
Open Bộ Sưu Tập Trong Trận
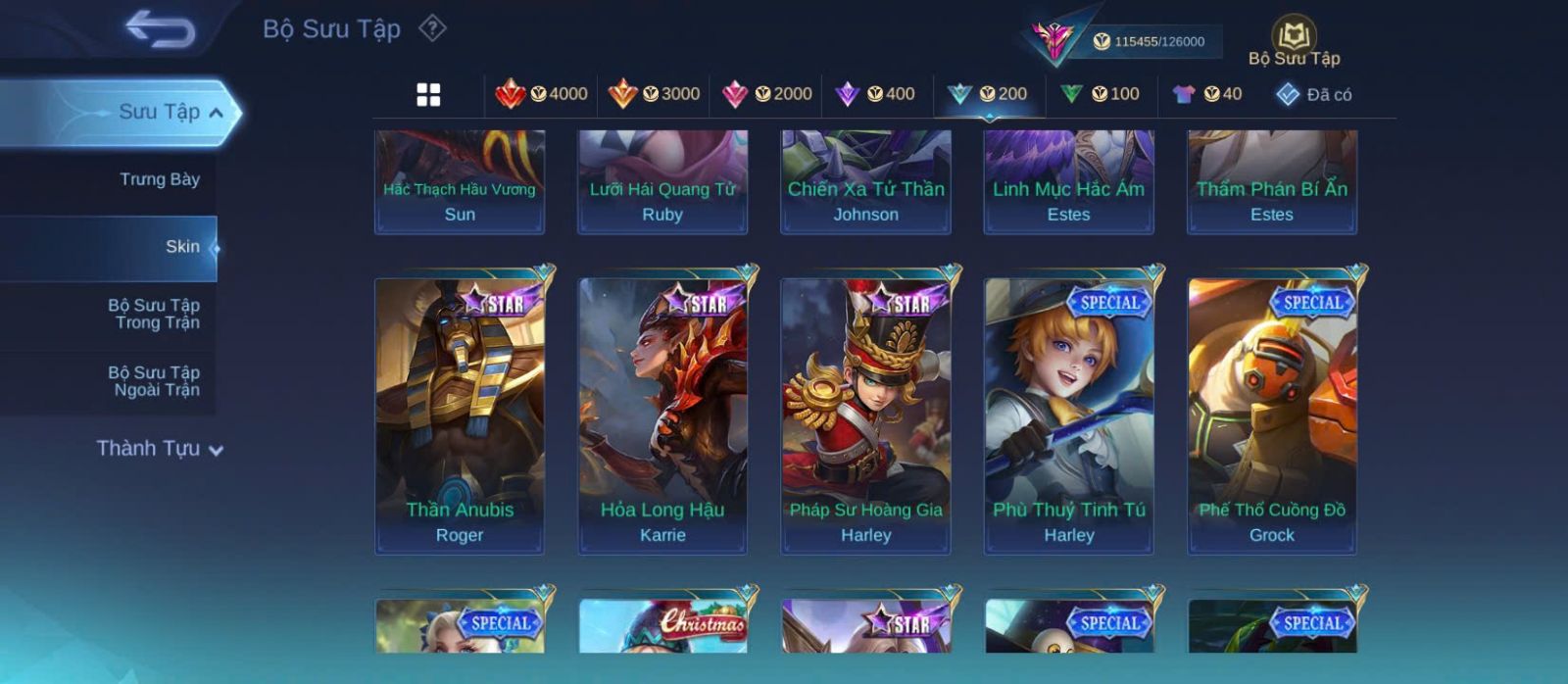(x=154, y=314)
